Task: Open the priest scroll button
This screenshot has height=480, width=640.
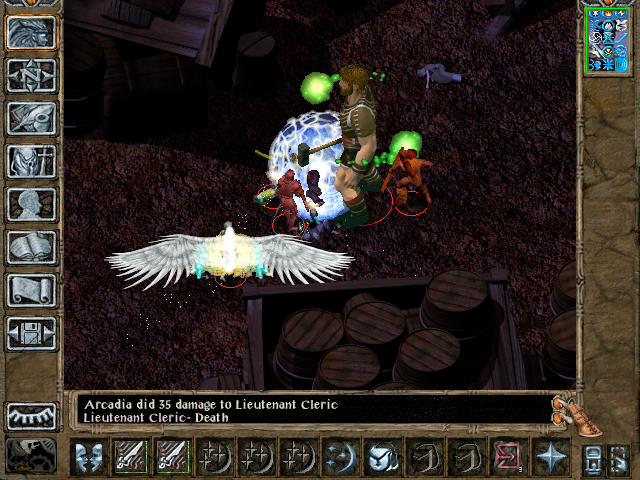Action: (31, 290)
